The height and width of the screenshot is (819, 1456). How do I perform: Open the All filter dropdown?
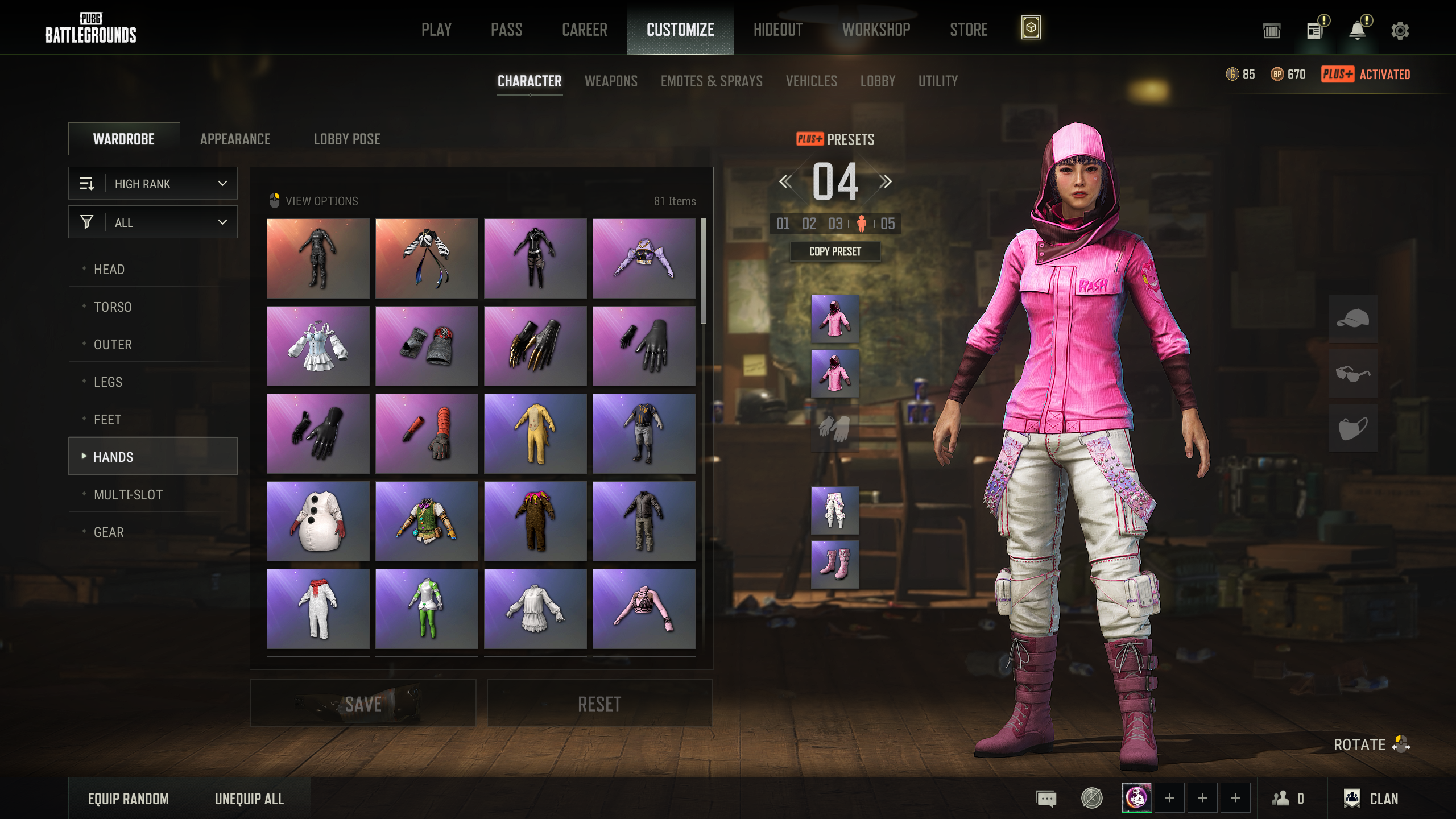coord(153,222)
